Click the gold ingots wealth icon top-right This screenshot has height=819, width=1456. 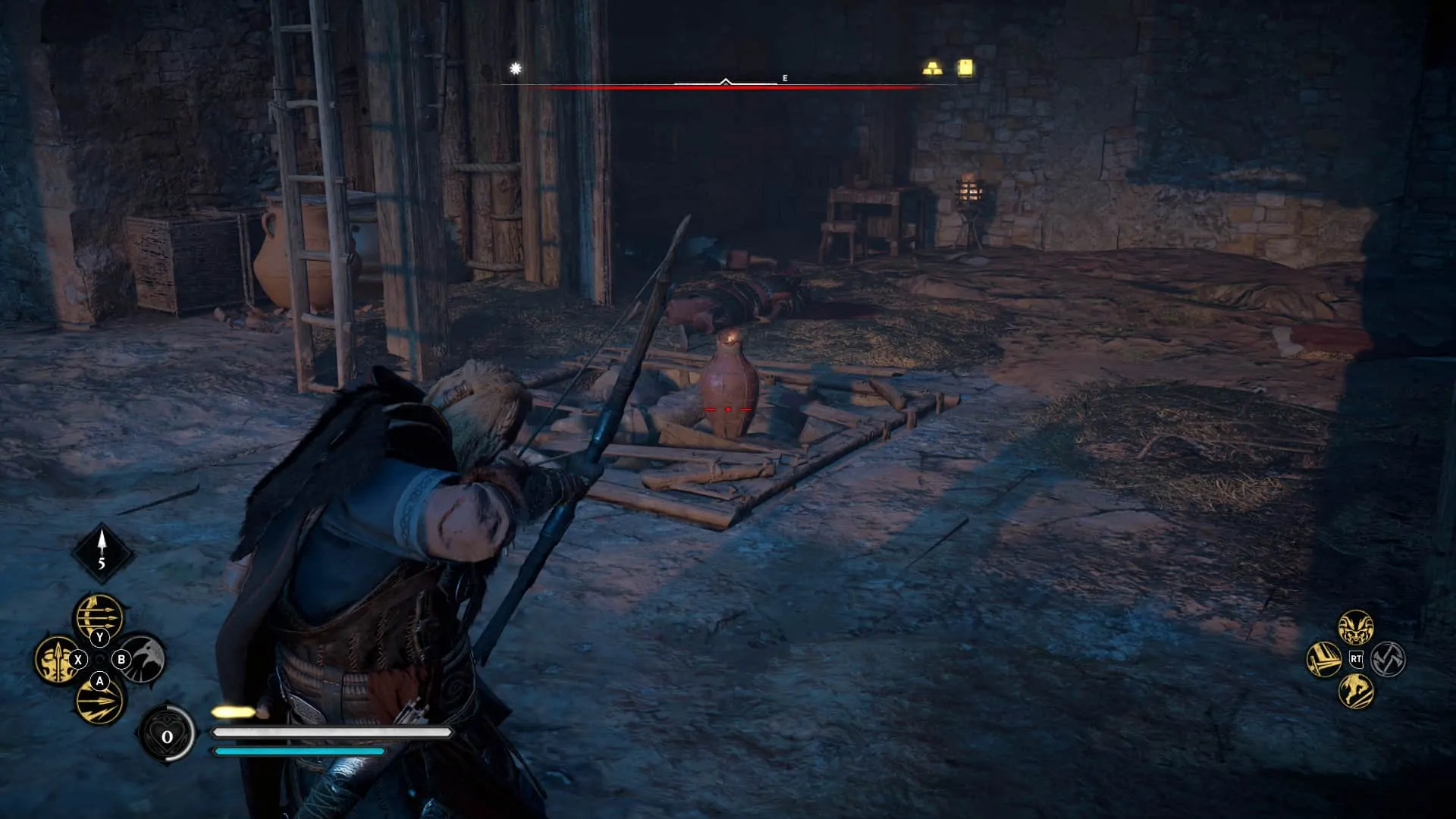[932, 67]
